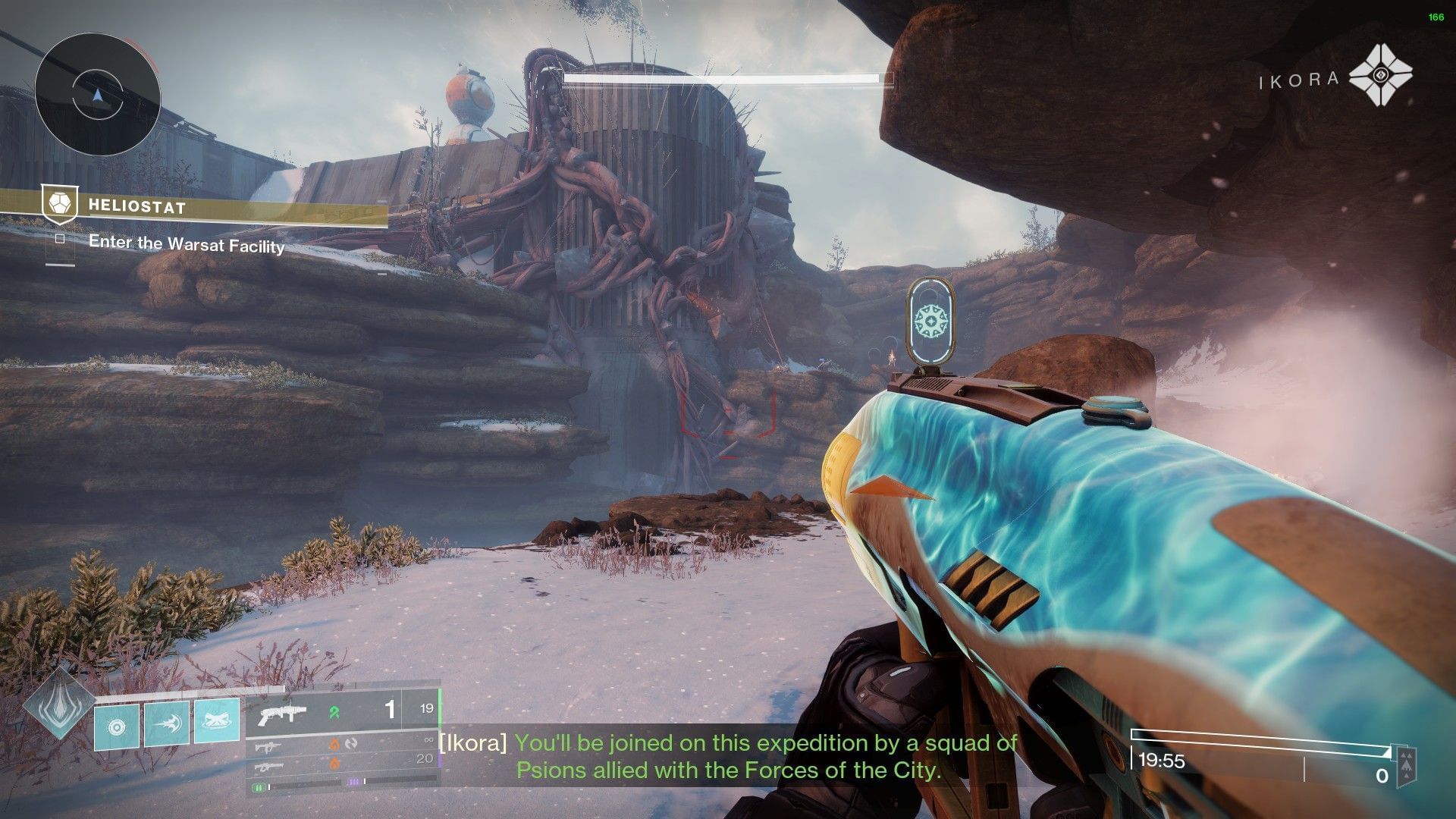The height and width of the screenshot is (819, 1456).
Task: Click the circular radar minimap
Action: 97,95
